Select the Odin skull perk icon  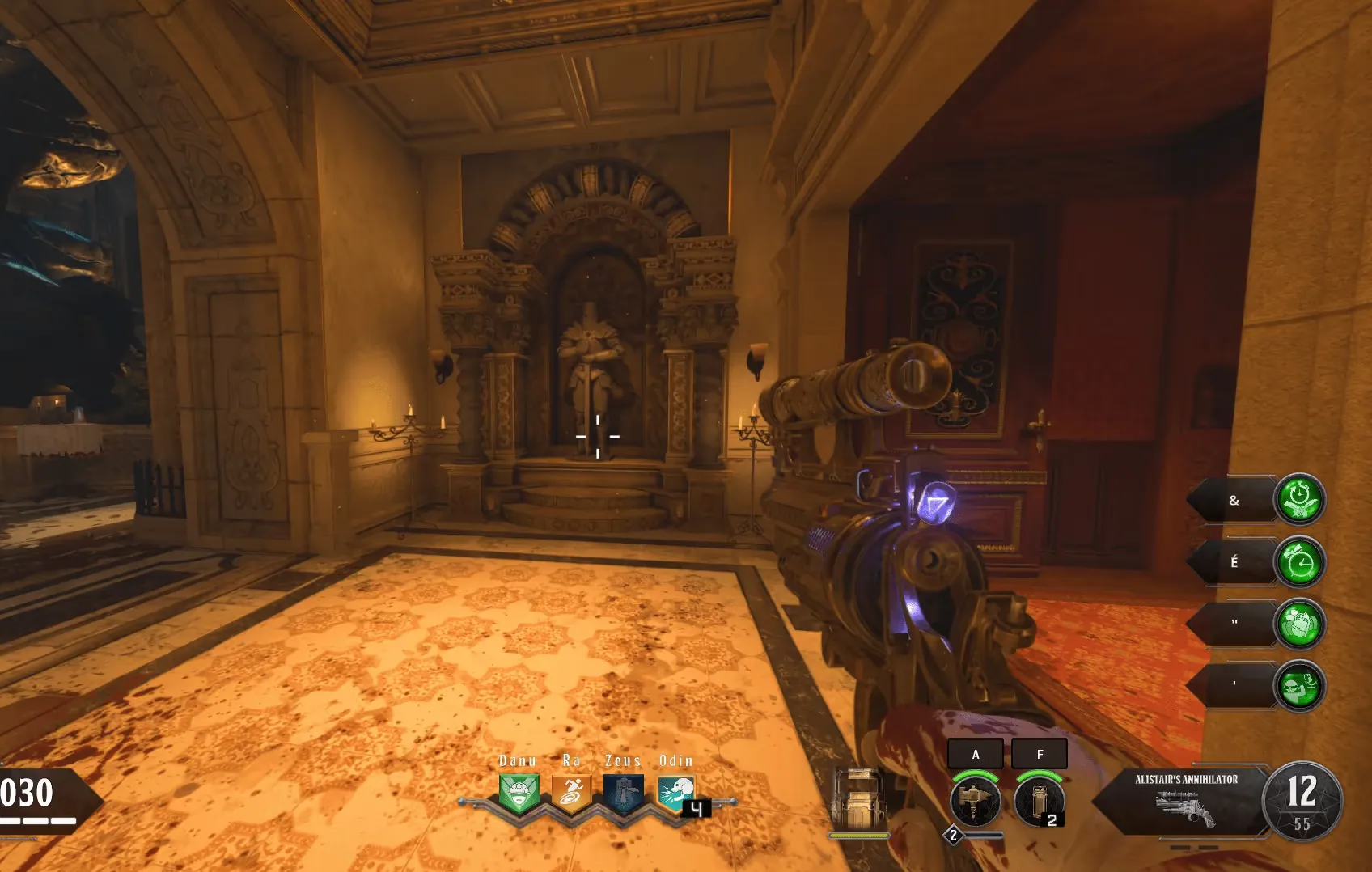tap(675, 793)
